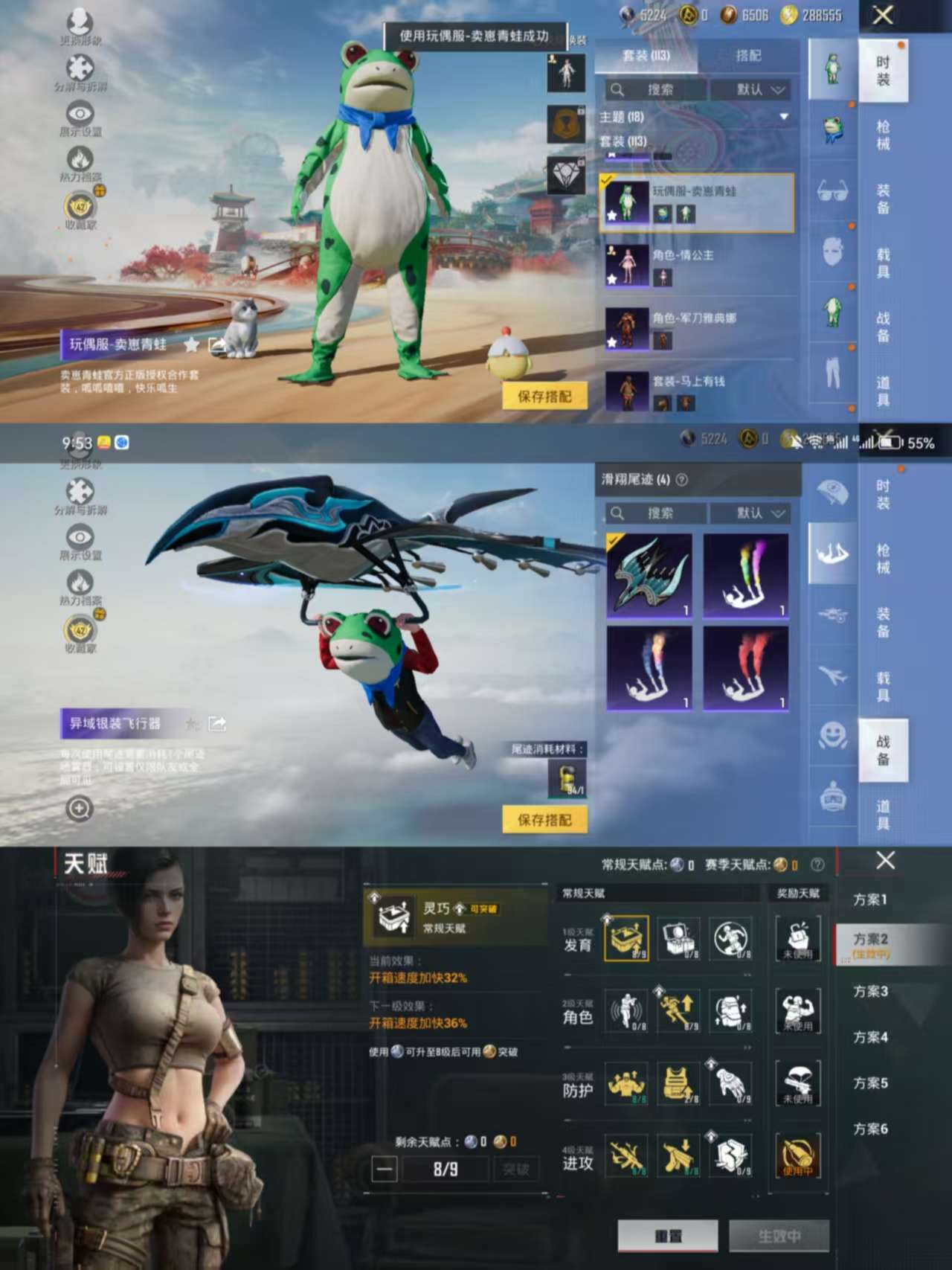Select the 玩偶服-卖崽青蛙 outfit row
The width and height of the screenshot is (952, 1270).
(x=697, y=203)
